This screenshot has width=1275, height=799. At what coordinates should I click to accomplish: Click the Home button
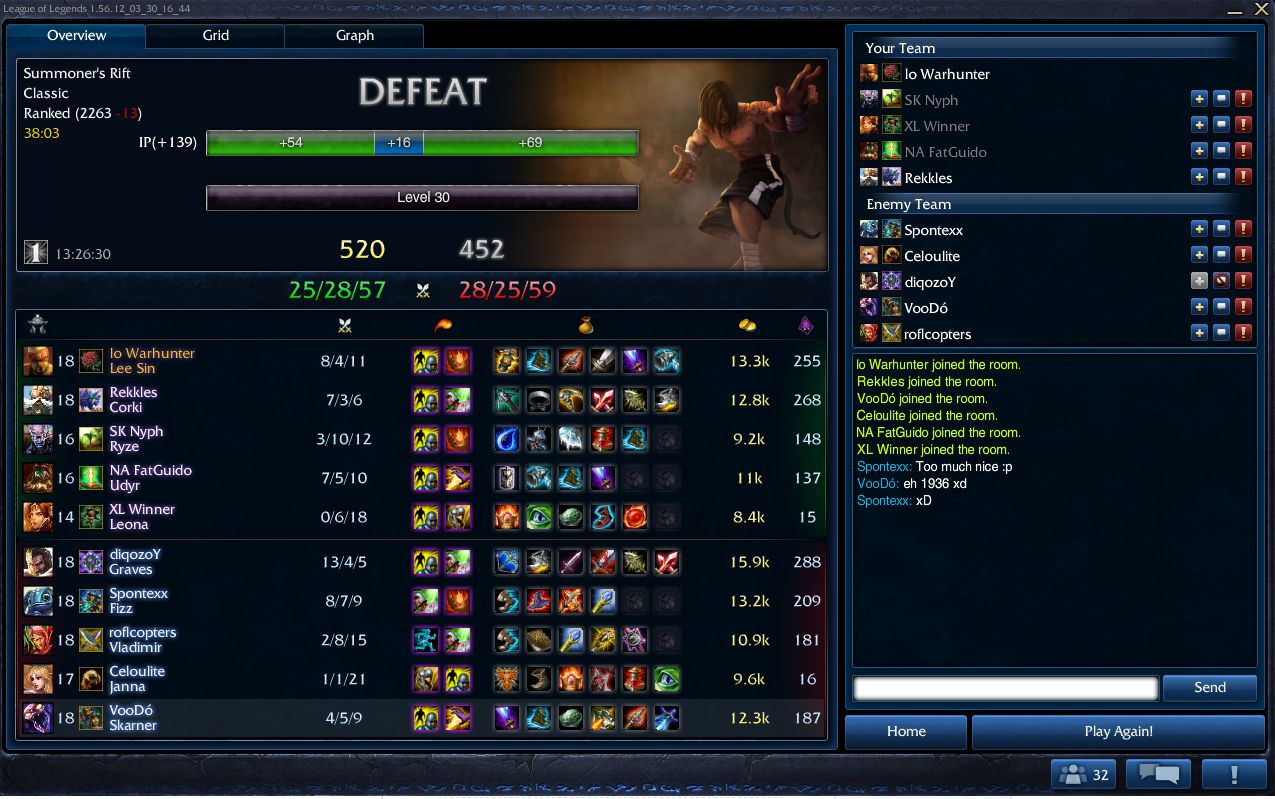click(x=905, y=731)
